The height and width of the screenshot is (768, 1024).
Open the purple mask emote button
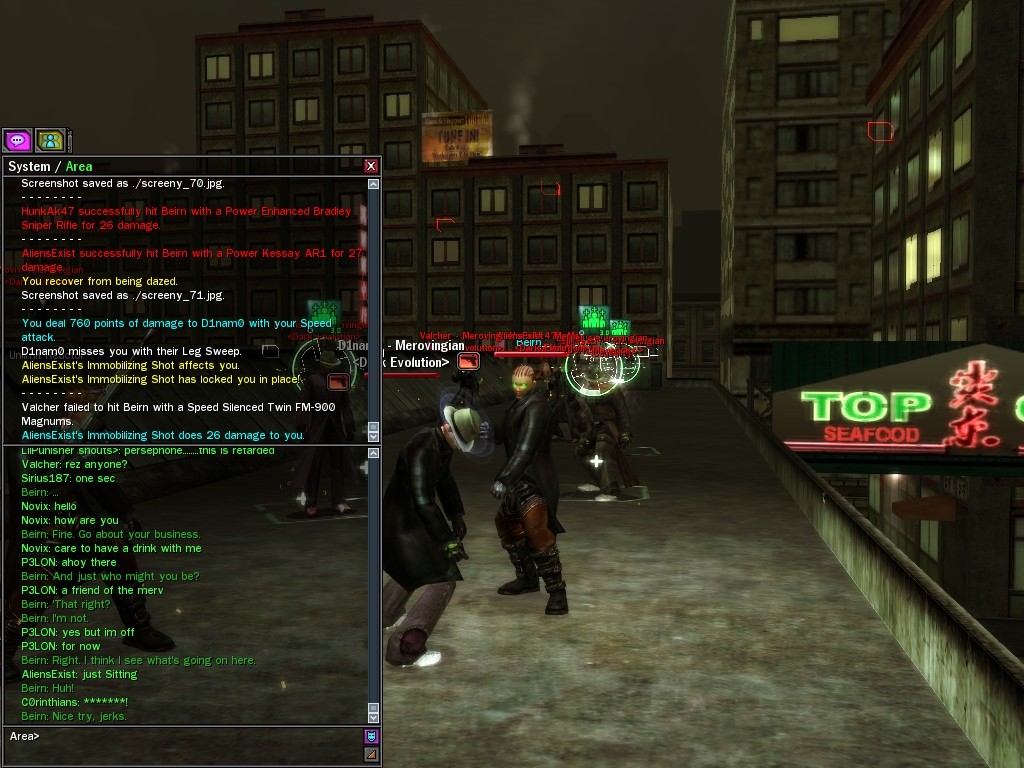371,736
